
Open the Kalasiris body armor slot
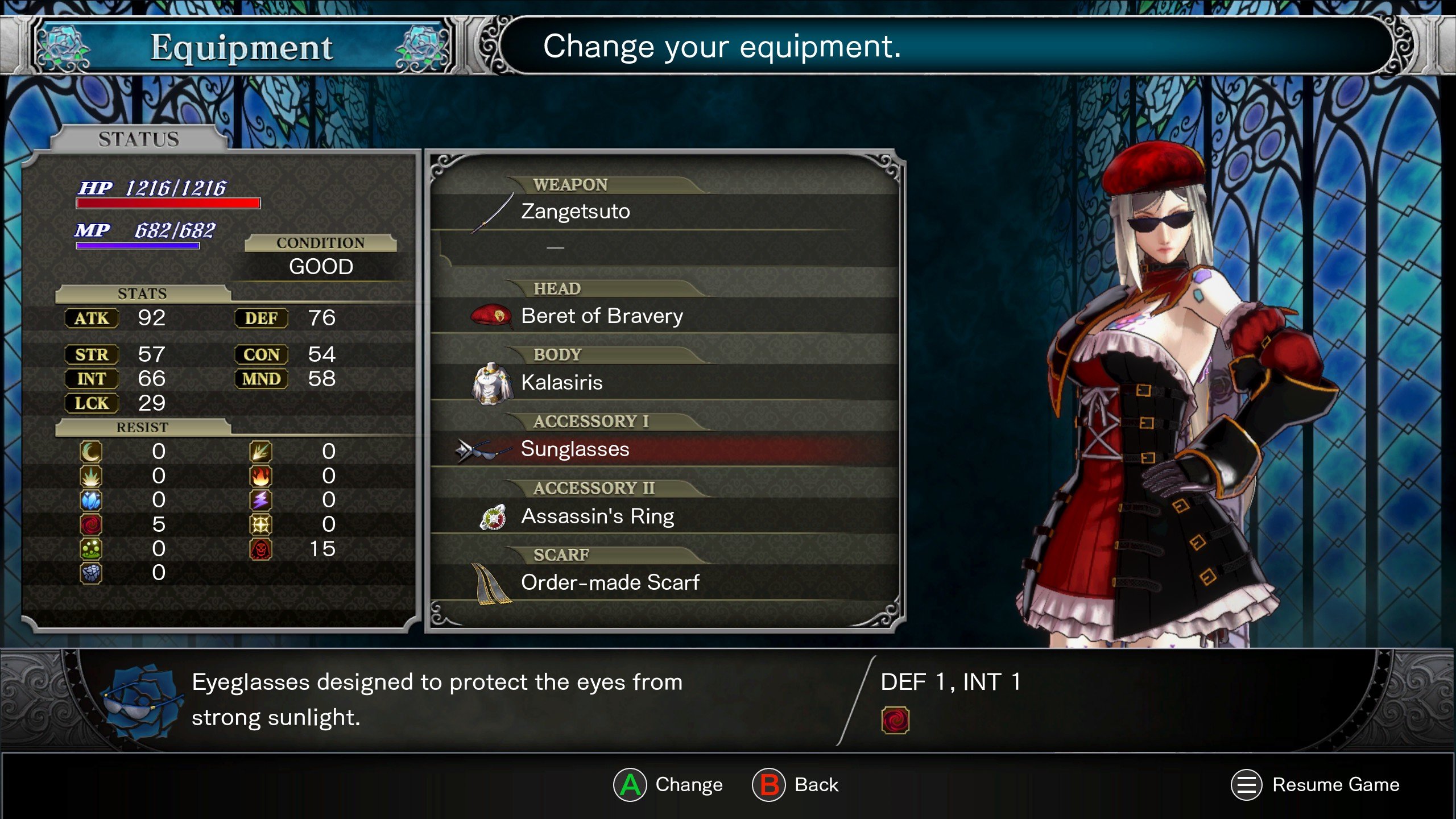pyautogui.click(x=562, y=382)
